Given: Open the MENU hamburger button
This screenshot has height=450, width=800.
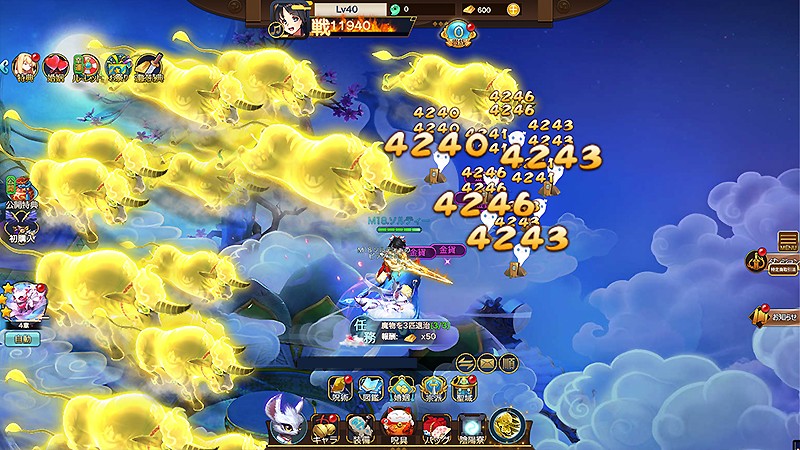Looking at the screenshot, I should point(788,242).
